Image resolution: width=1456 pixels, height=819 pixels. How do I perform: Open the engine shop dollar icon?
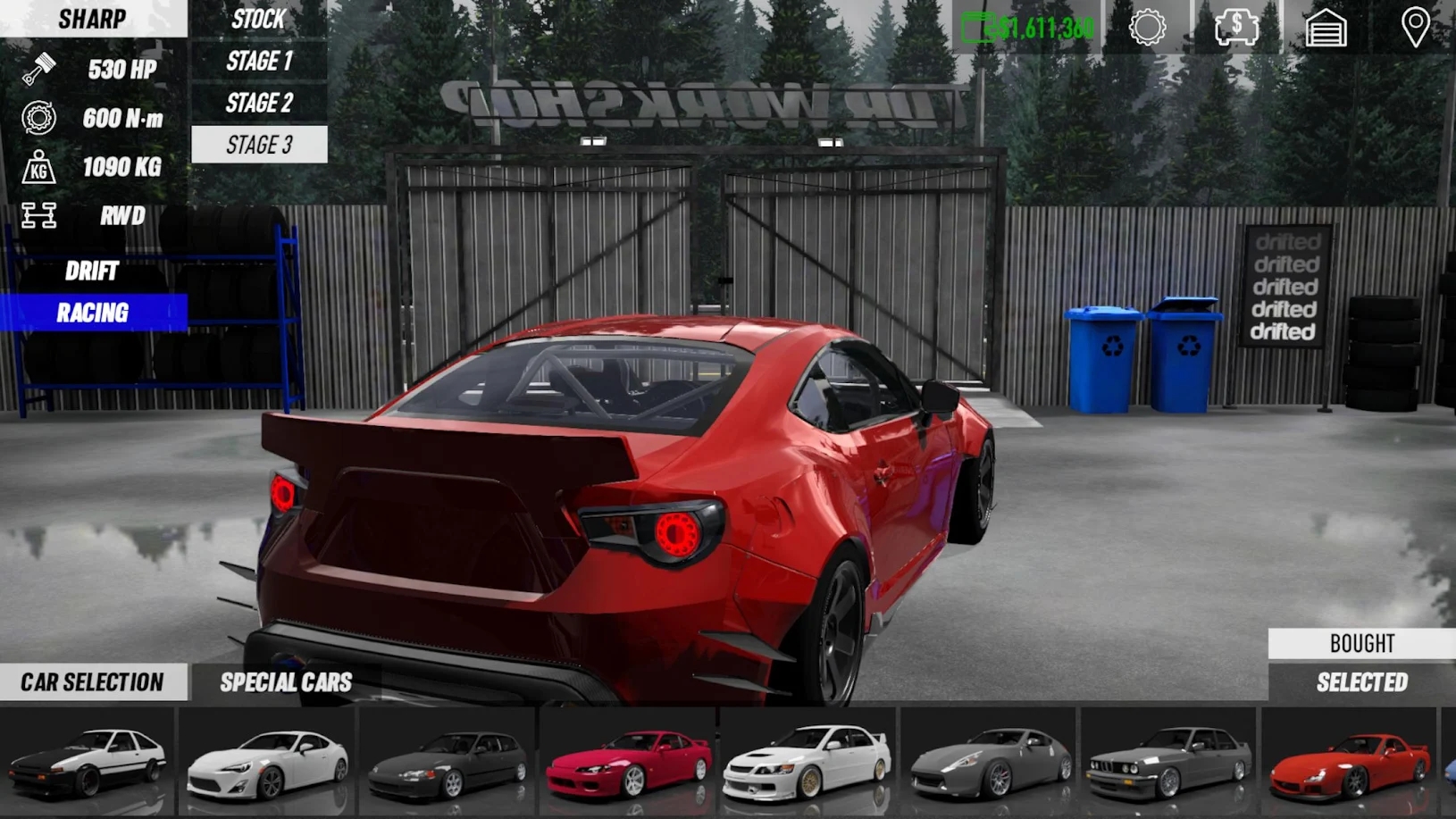click(x=1236, y=28)
